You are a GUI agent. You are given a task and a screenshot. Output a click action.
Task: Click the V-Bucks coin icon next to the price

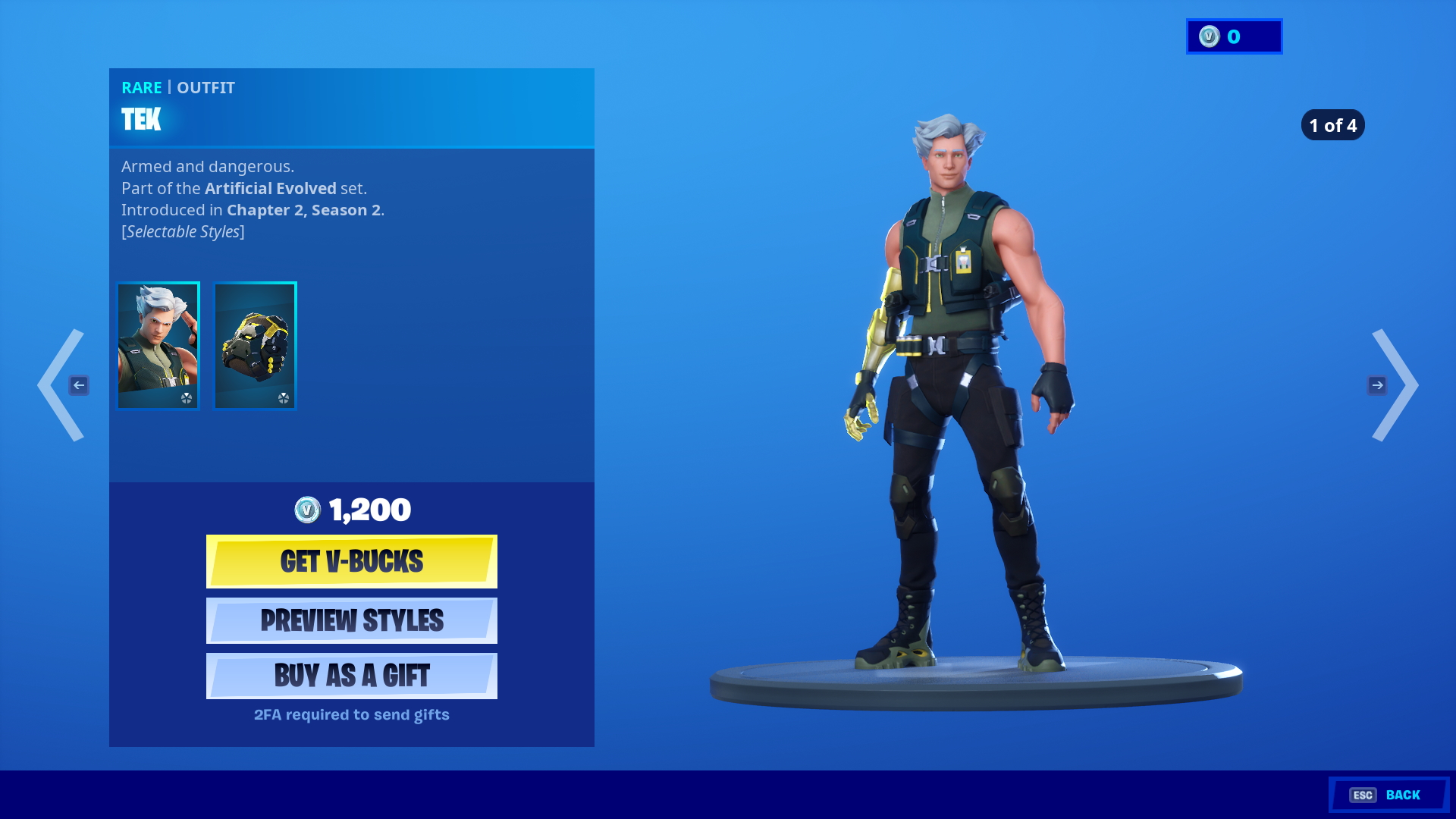coord(306,510)
